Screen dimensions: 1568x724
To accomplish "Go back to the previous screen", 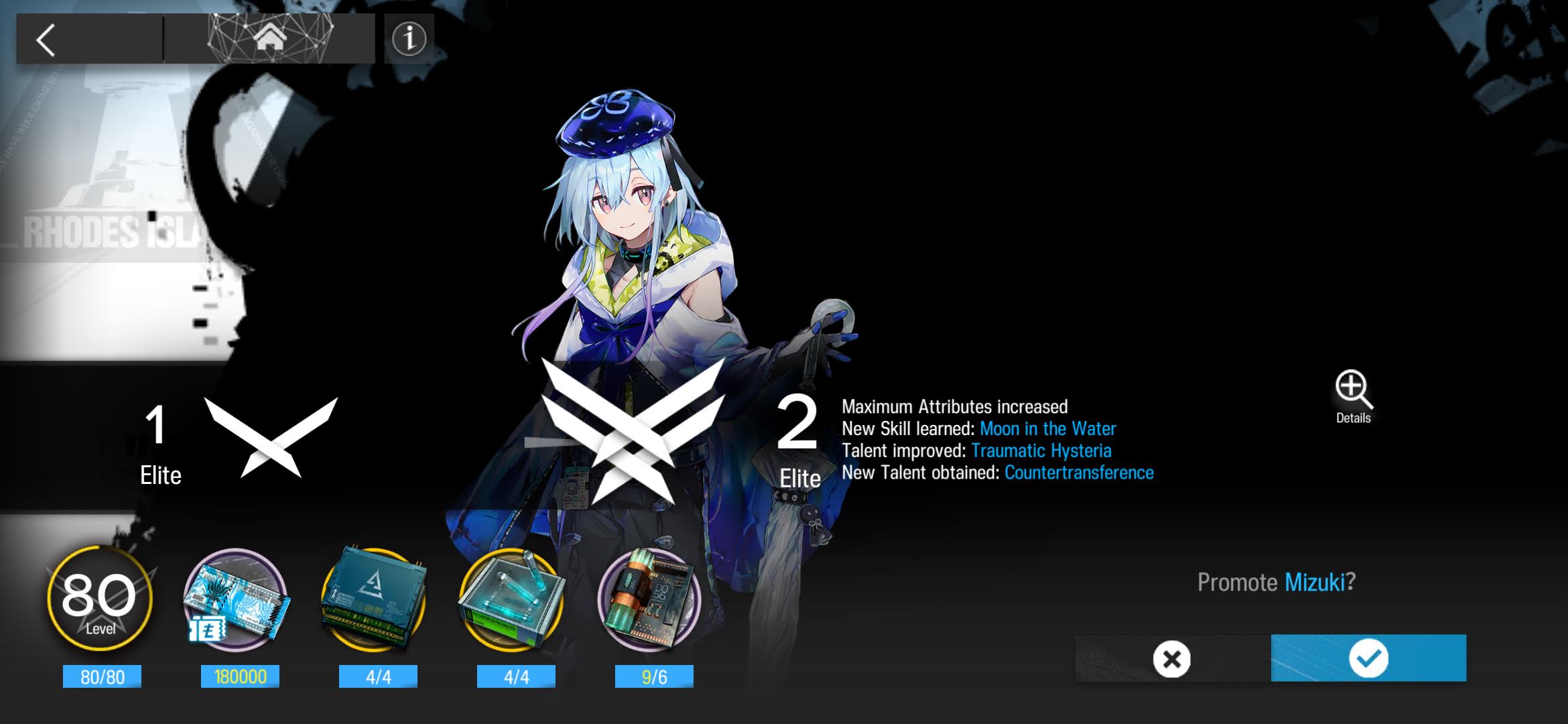I will tap(47, 40).
